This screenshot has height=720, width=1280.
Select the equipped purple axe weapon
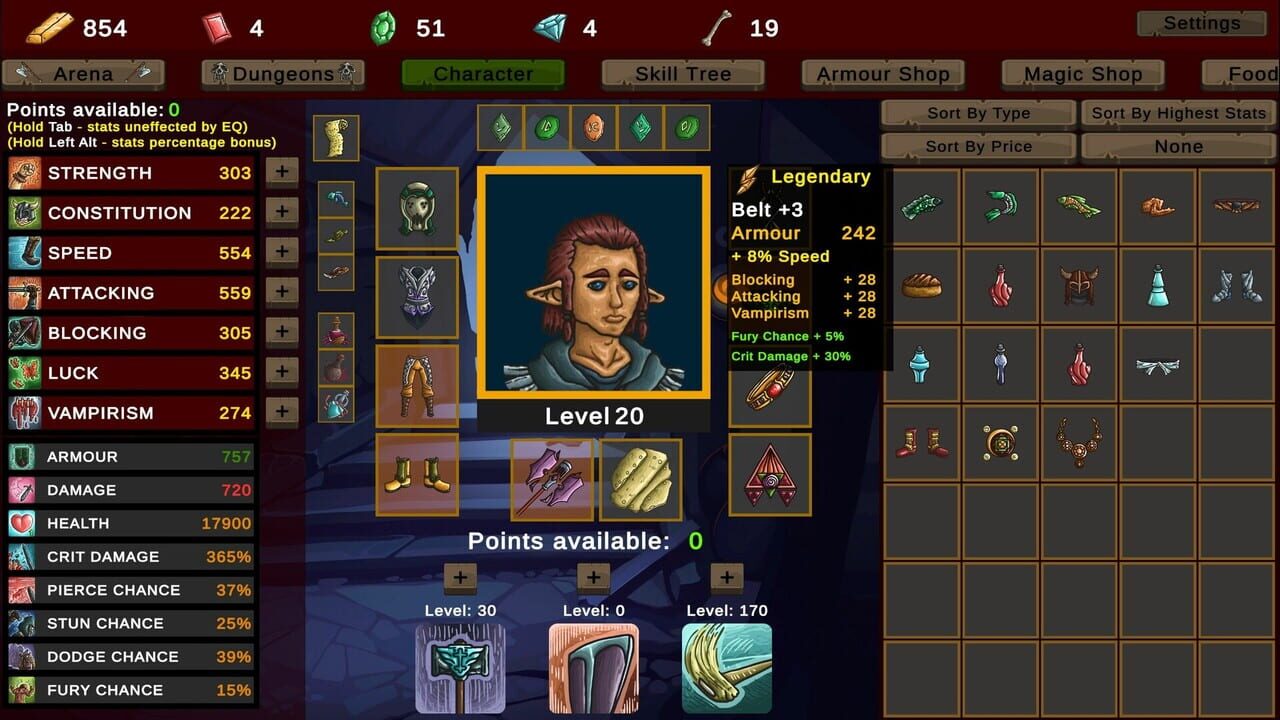(x=552, y=478)
